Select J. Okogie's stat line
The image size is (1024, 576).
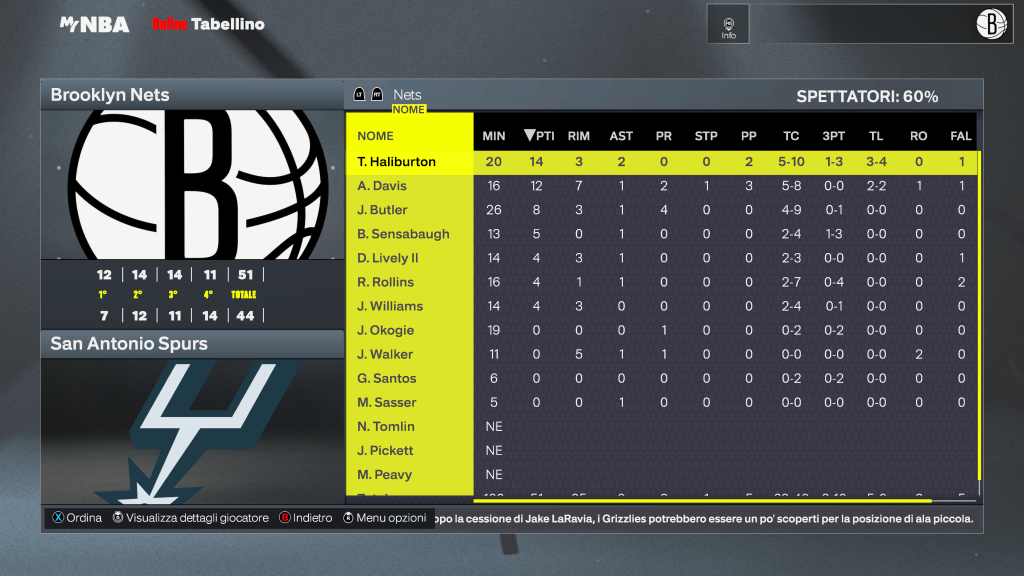(x=386, y=330)
